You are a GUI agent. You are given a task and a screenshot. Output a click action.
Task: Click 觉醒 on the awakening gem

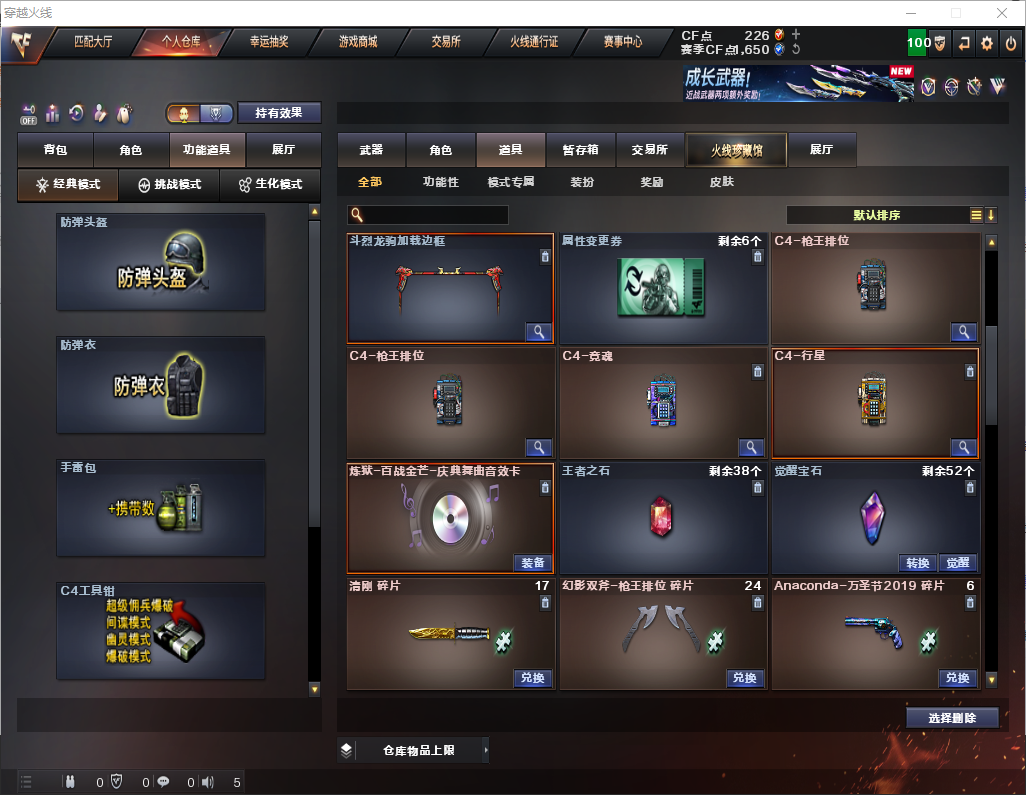pyautogui.click(x=957, y=562)
